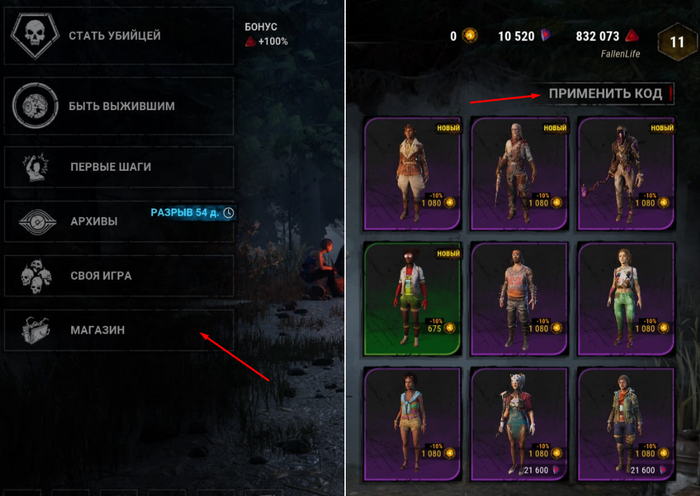This screenshot has width=700, height=496.
Task: Select the Стать убийцей menu entry
Action: 118,37
